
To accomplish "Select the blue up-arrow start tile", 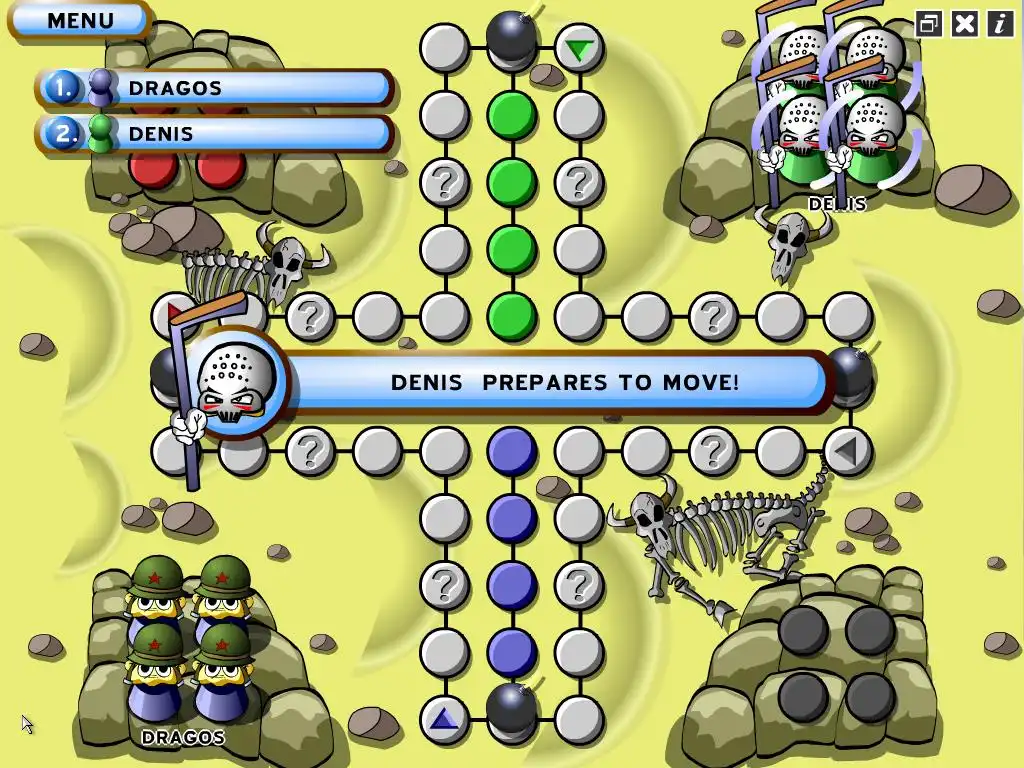I will (444, 718).
